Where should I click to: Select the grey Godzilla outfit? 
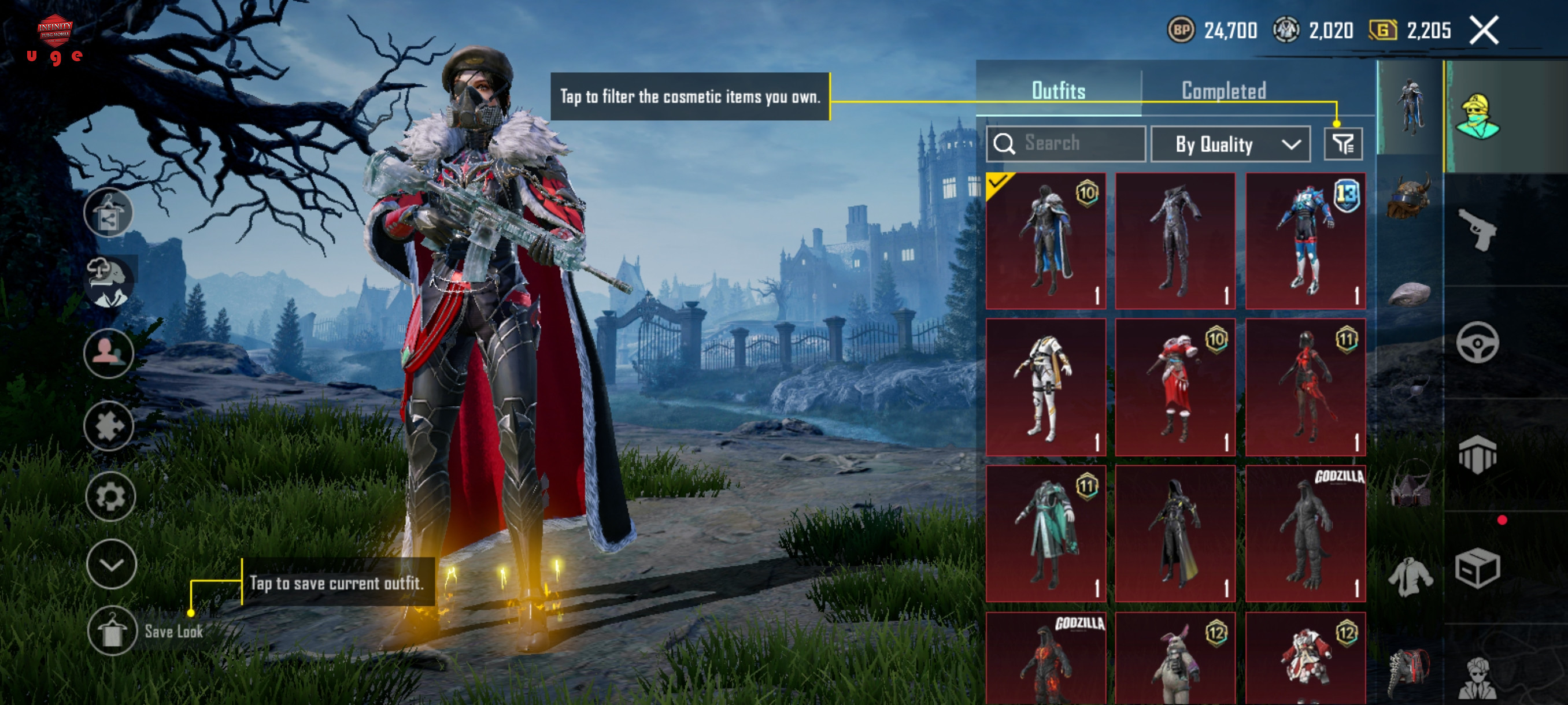tap(1305, 533)
